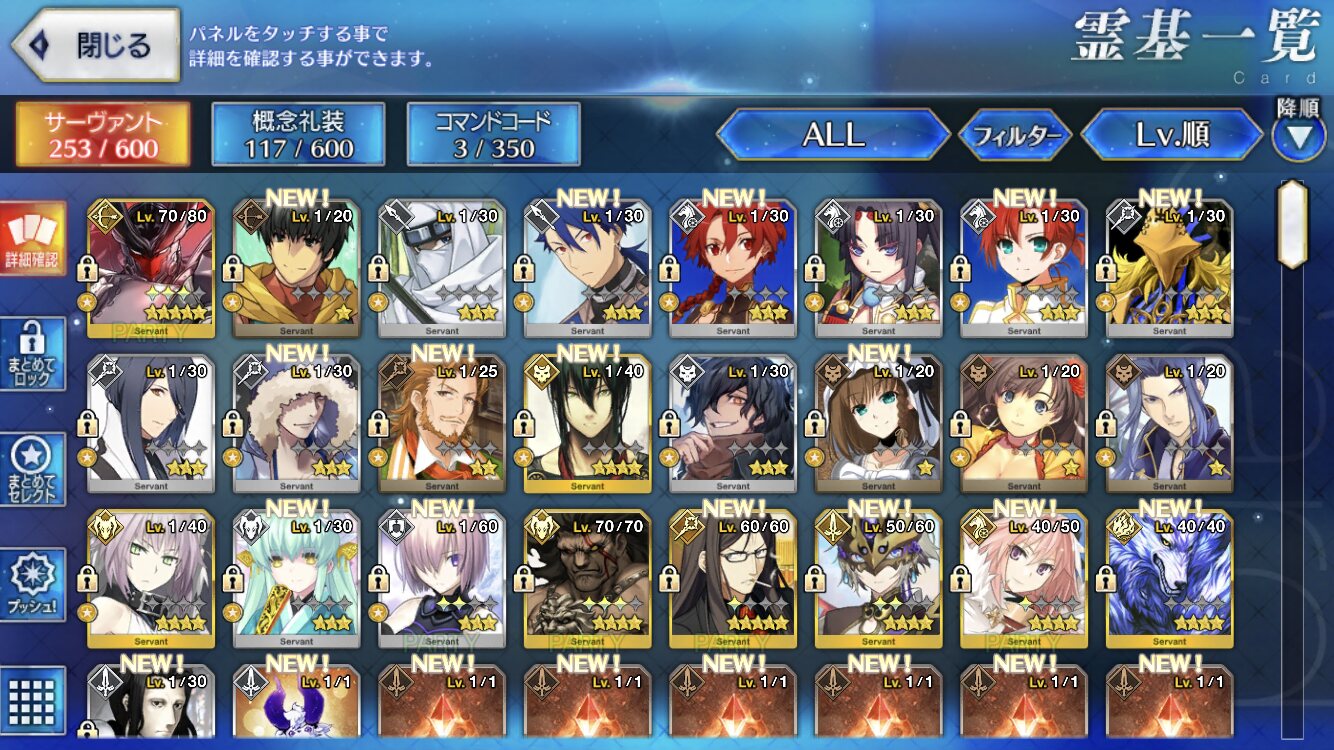Toggle the 降順 descending arrow
This screenshot has width=1334, height=750.
tap(1298, 136)
